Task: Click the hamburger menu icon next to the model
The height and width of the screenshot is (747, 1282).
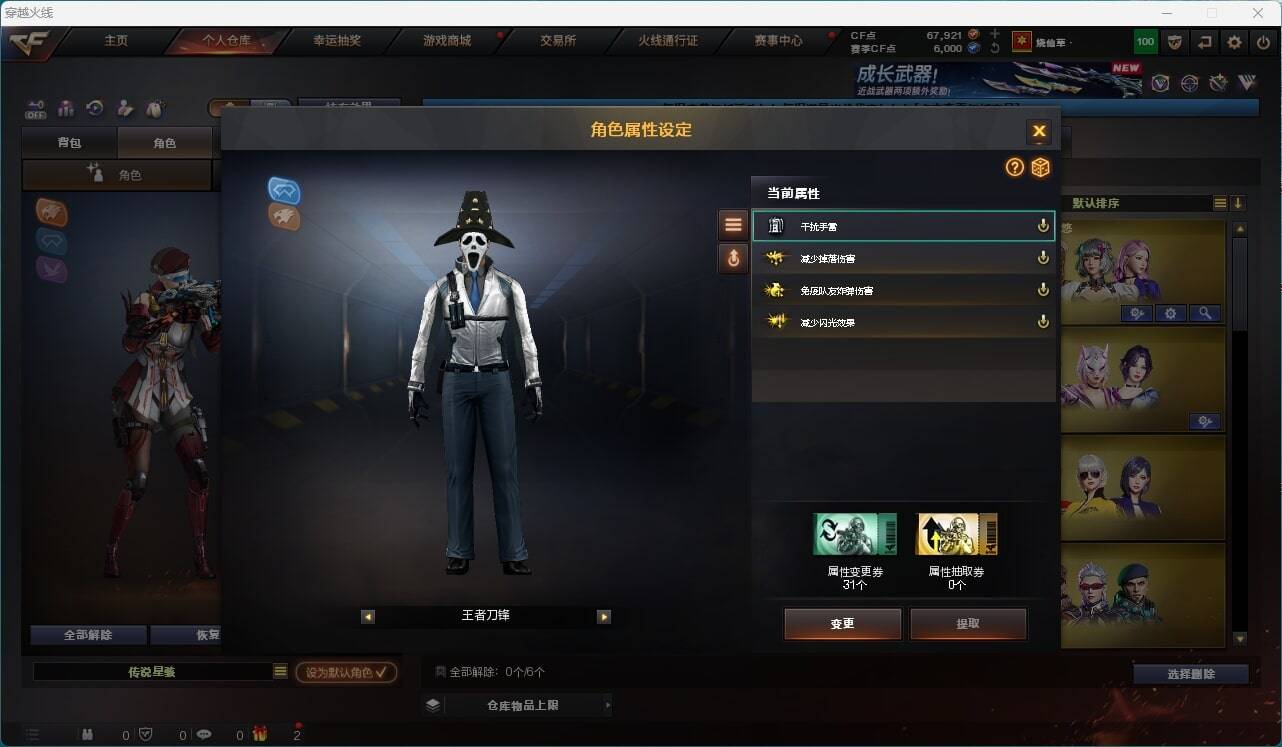Action: 733,223
